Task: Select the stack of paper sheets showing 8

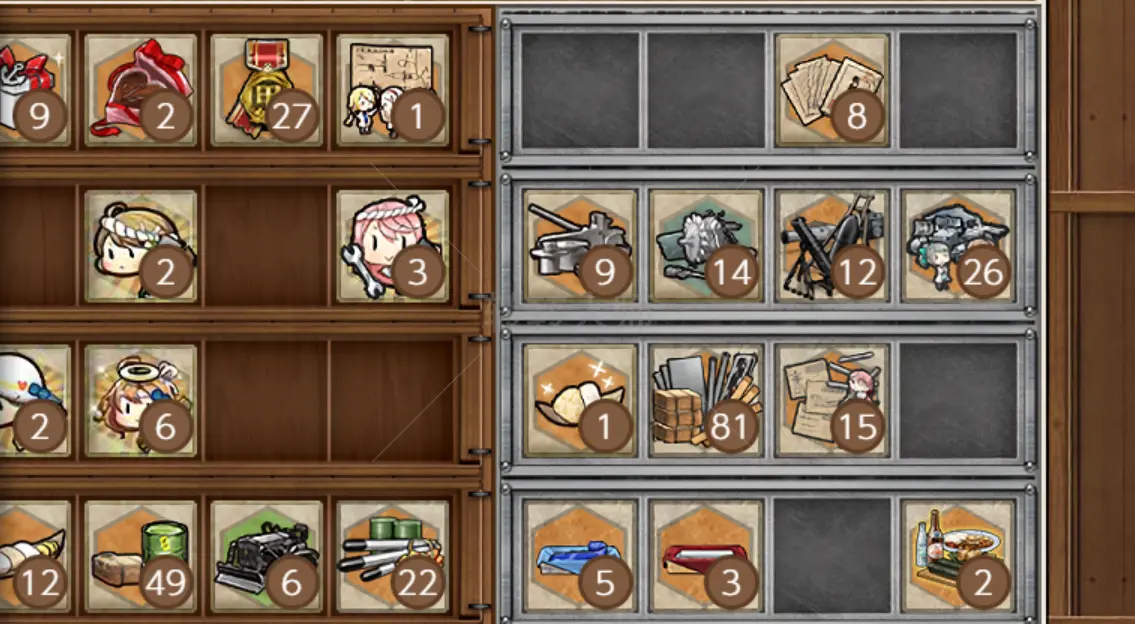Action: click(832, 90)
